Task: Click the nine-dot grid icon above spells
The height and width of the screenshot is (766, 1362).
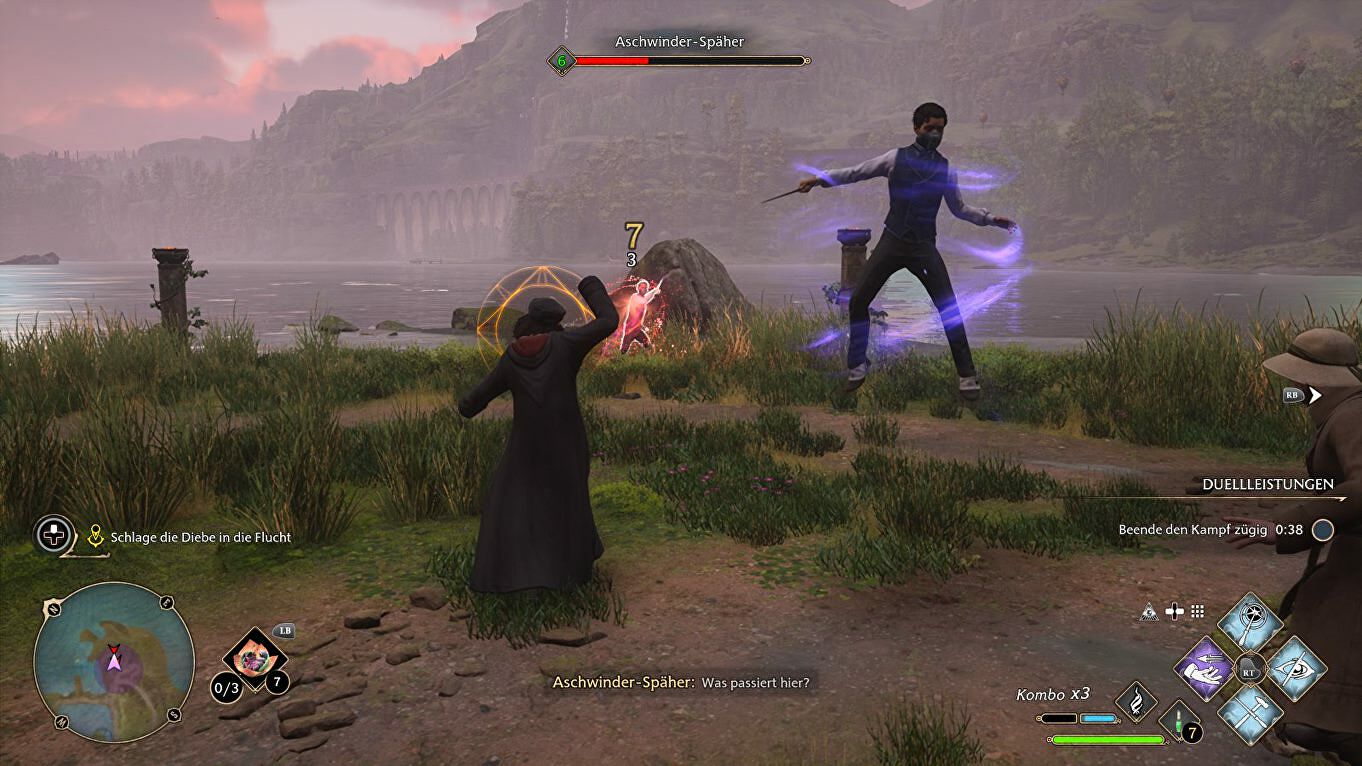Action: (x=1197, y=611)
